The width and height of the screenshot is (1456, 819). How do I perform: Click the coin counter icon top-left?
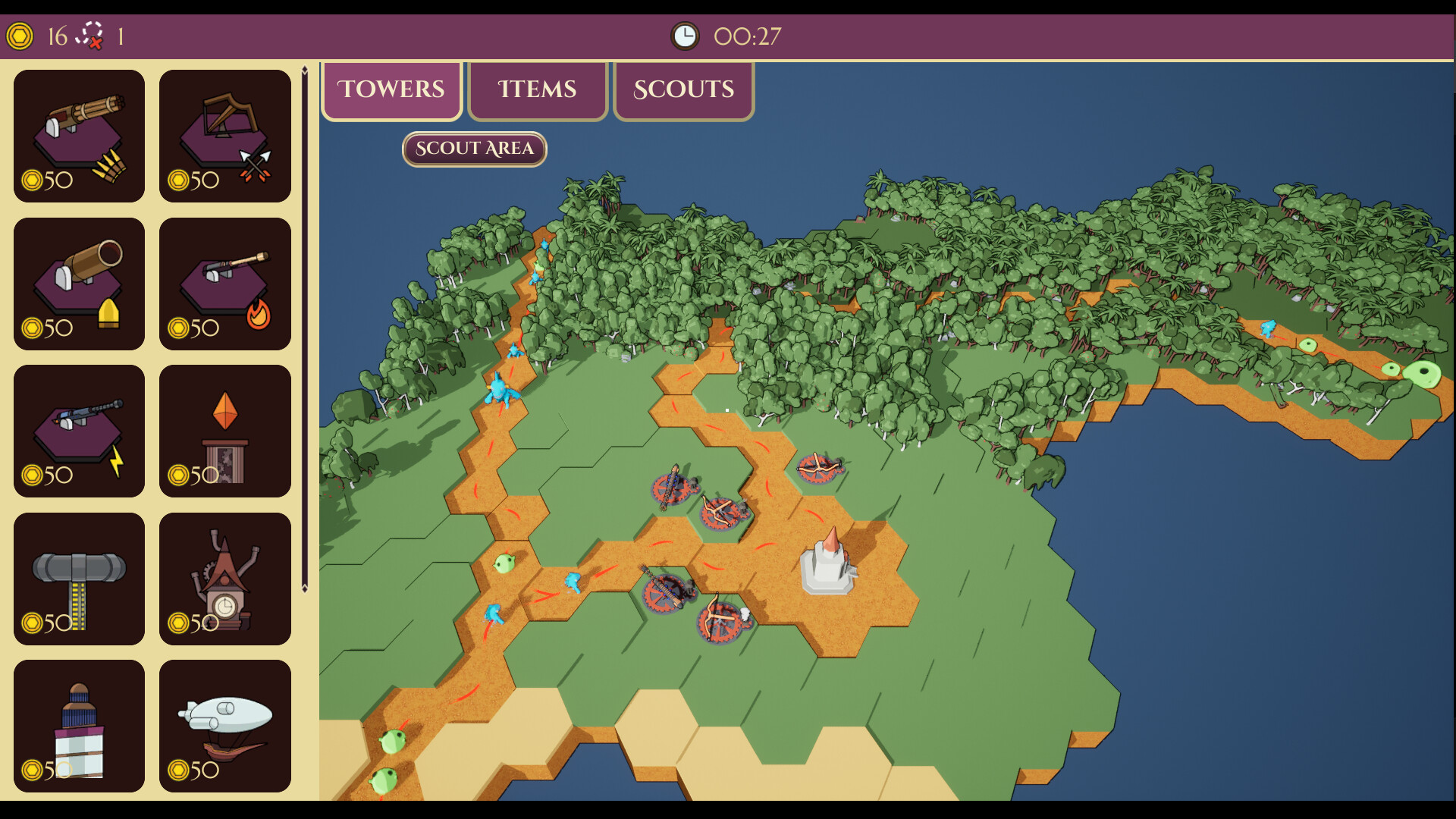click(19, 34)
